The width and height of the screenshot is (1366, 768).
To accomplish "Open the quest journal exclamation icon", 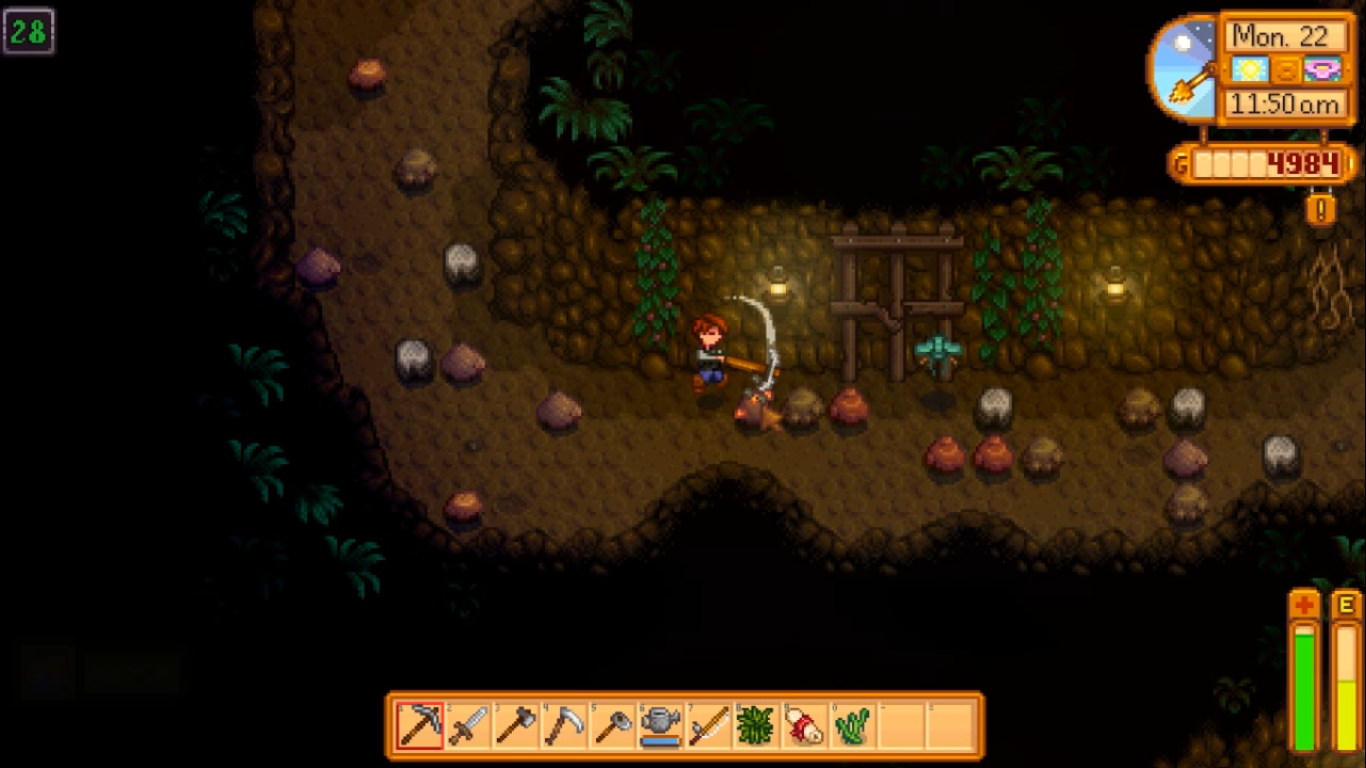I will click(1321, 209).
